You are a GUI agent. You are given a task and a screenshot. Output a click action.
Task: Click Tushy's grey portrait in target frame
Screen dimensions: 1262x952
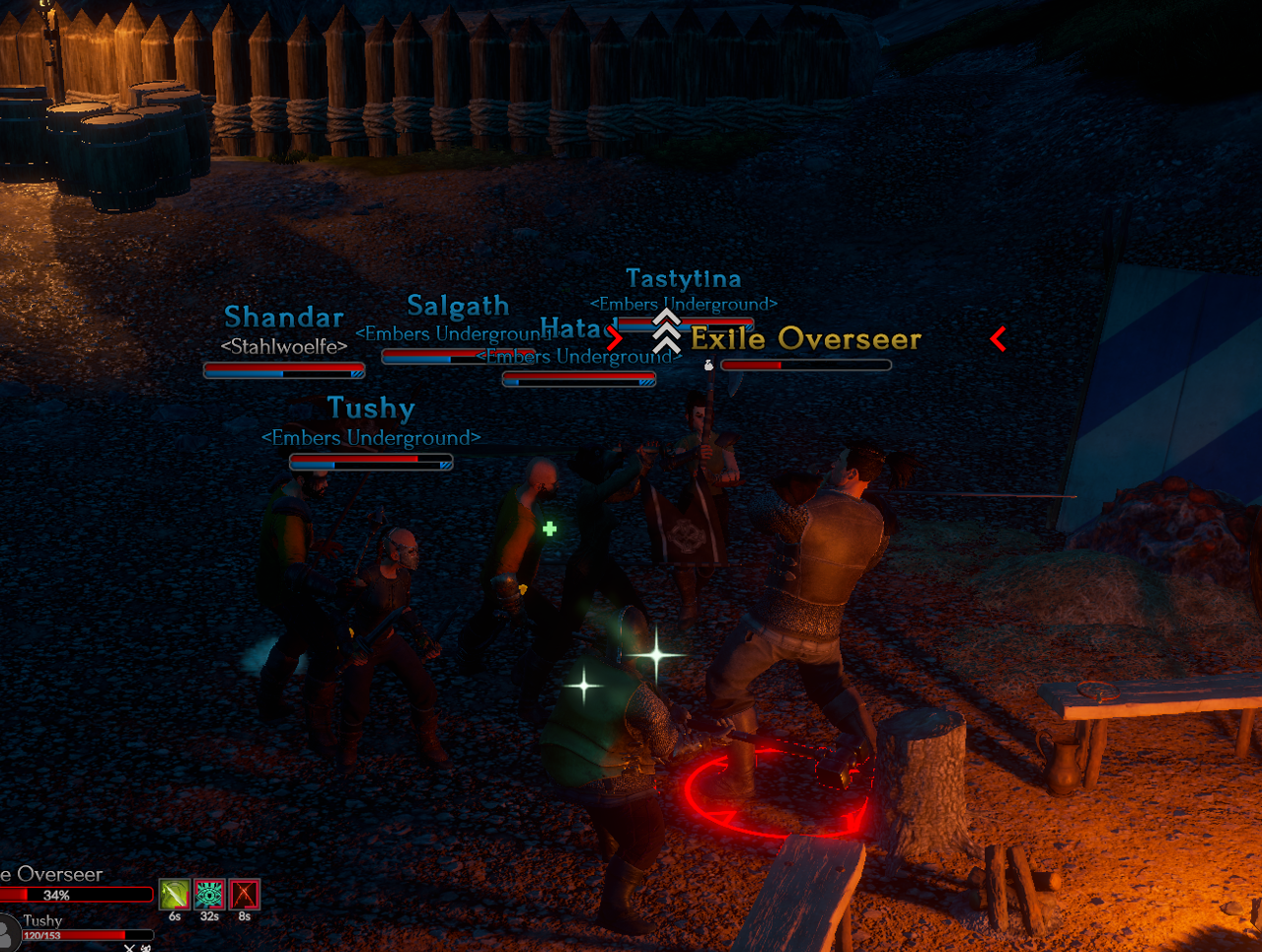pos(8,931)
